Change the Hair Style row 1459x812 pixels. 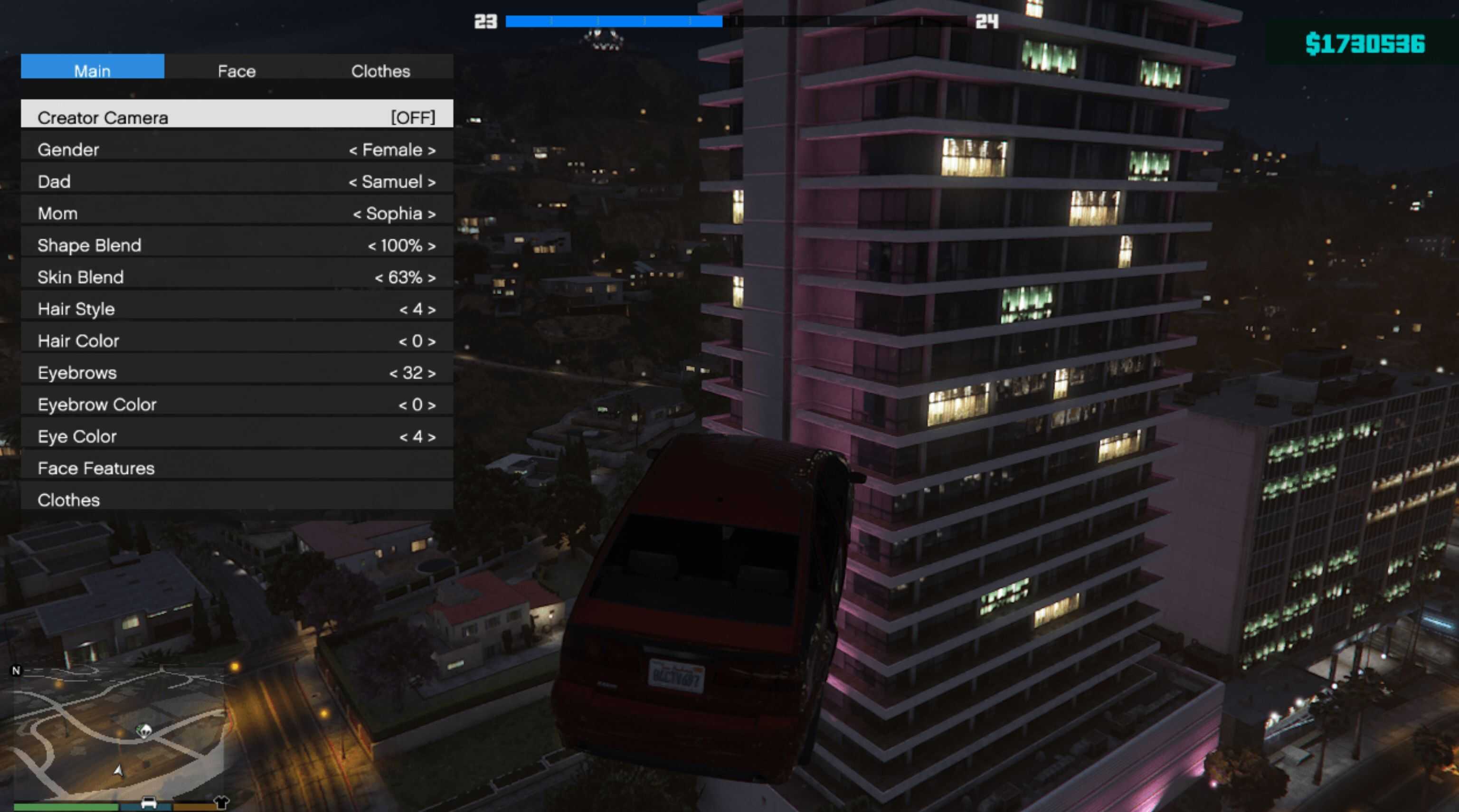[x=237, y=309]
